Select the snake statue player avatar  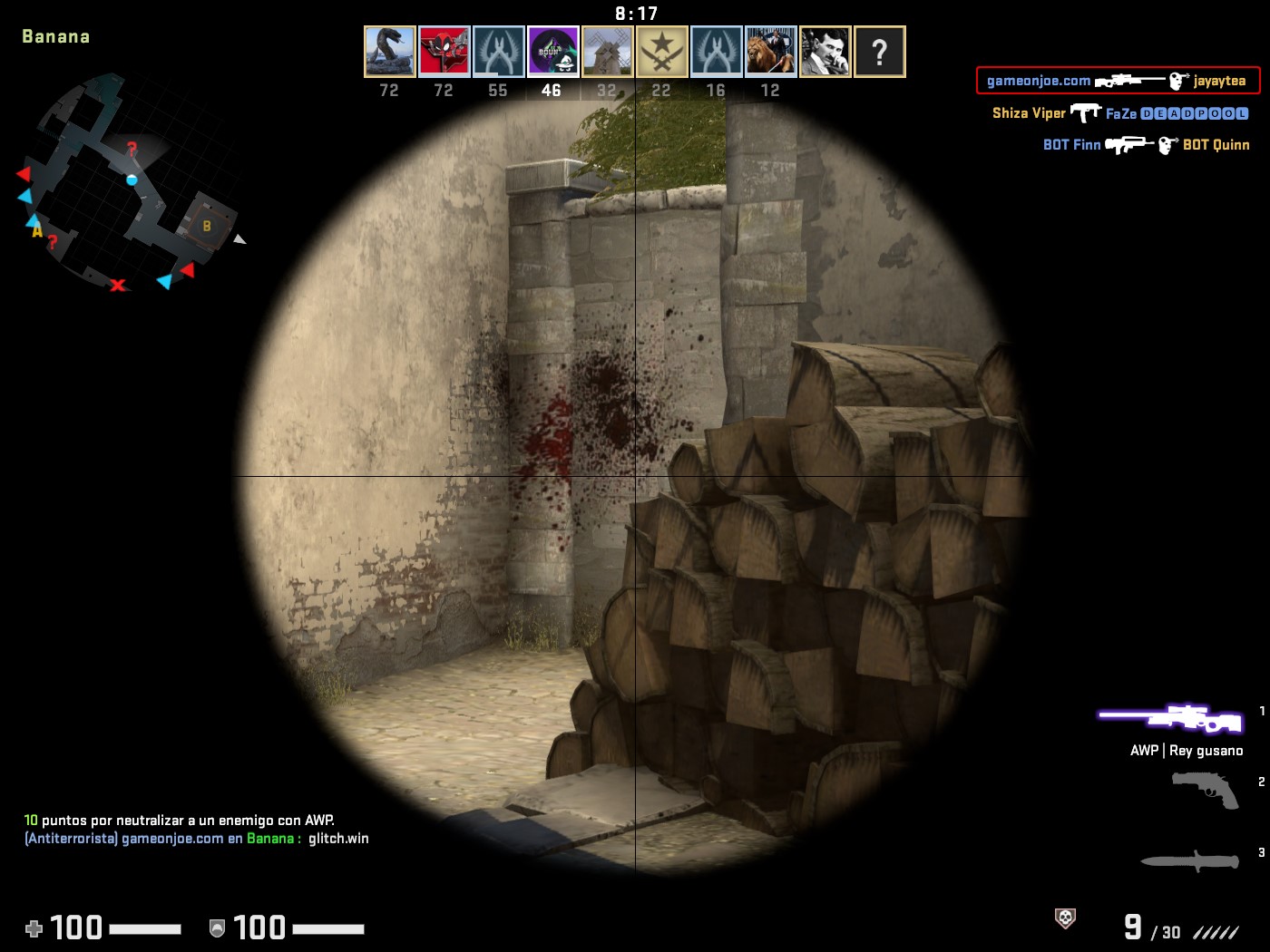click(389, 52)
